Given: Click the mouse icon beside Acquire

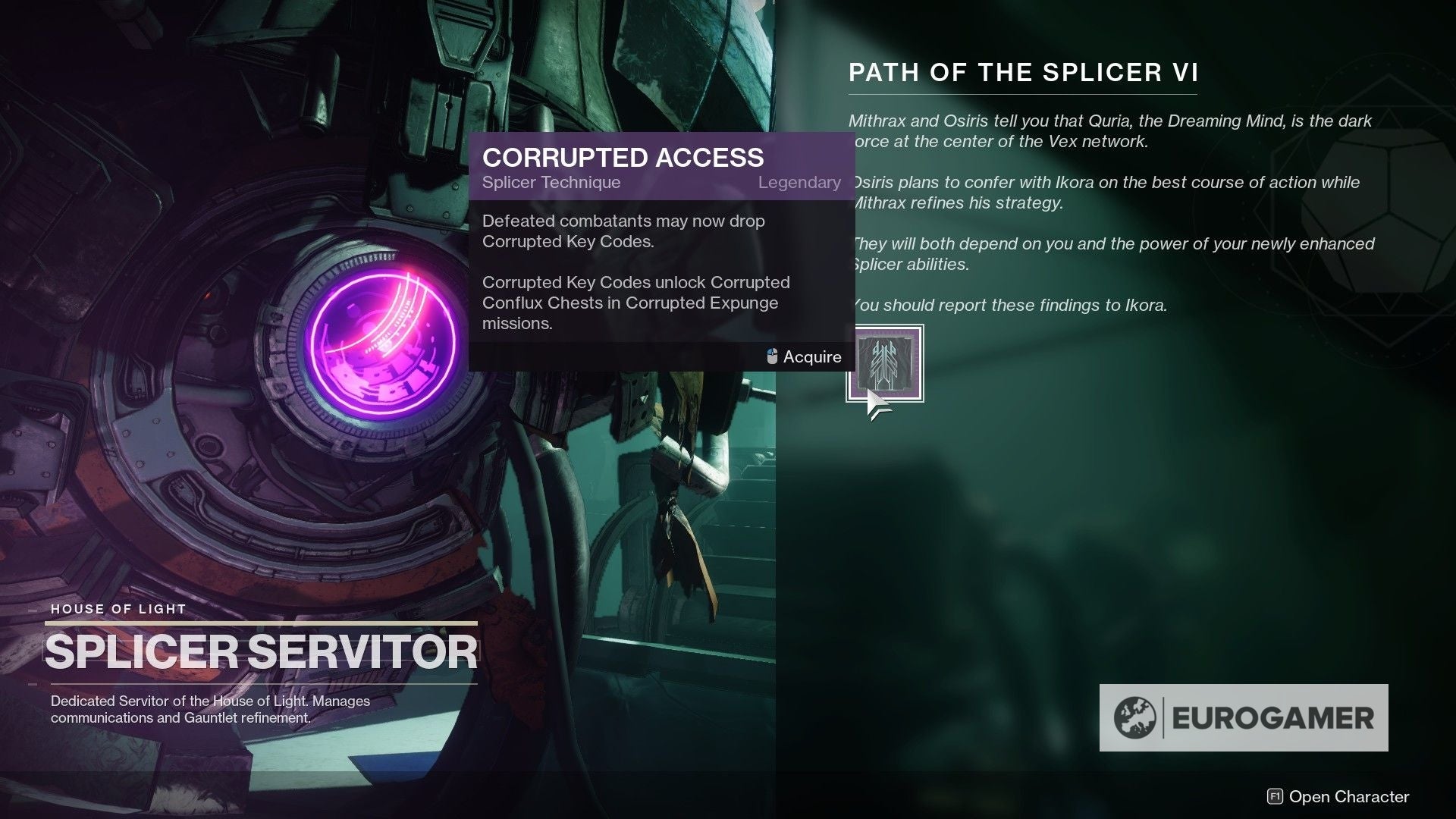Looking at the screenshot, I should coord(770,356).
